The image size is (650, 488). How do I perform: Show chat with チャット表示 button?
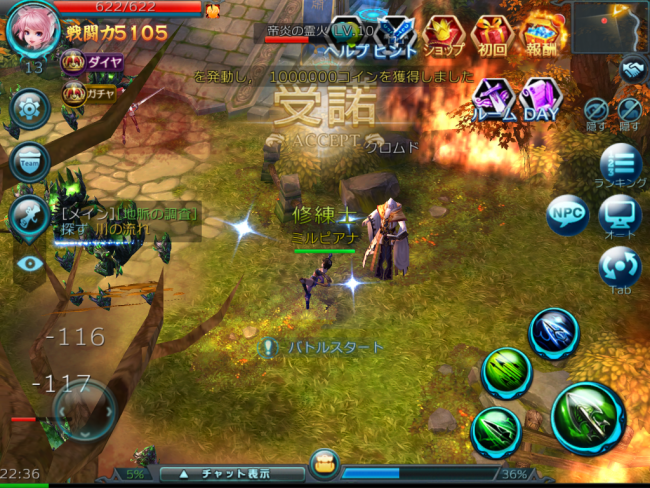tap(231, 473)
